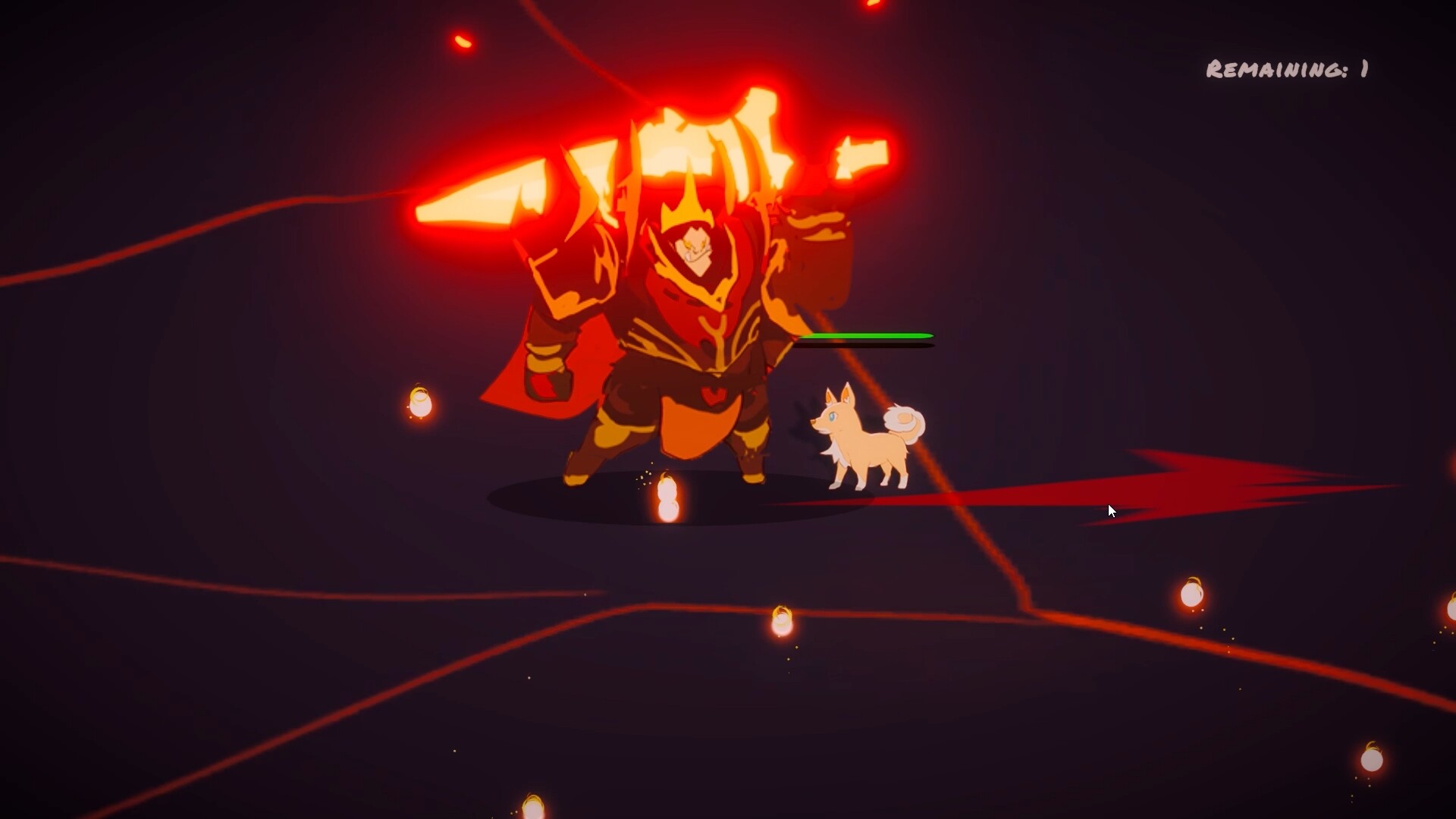The height and width of the screenshot is (819, 1456).
Task: Click the white dog companion
Action: click(864, 440)
